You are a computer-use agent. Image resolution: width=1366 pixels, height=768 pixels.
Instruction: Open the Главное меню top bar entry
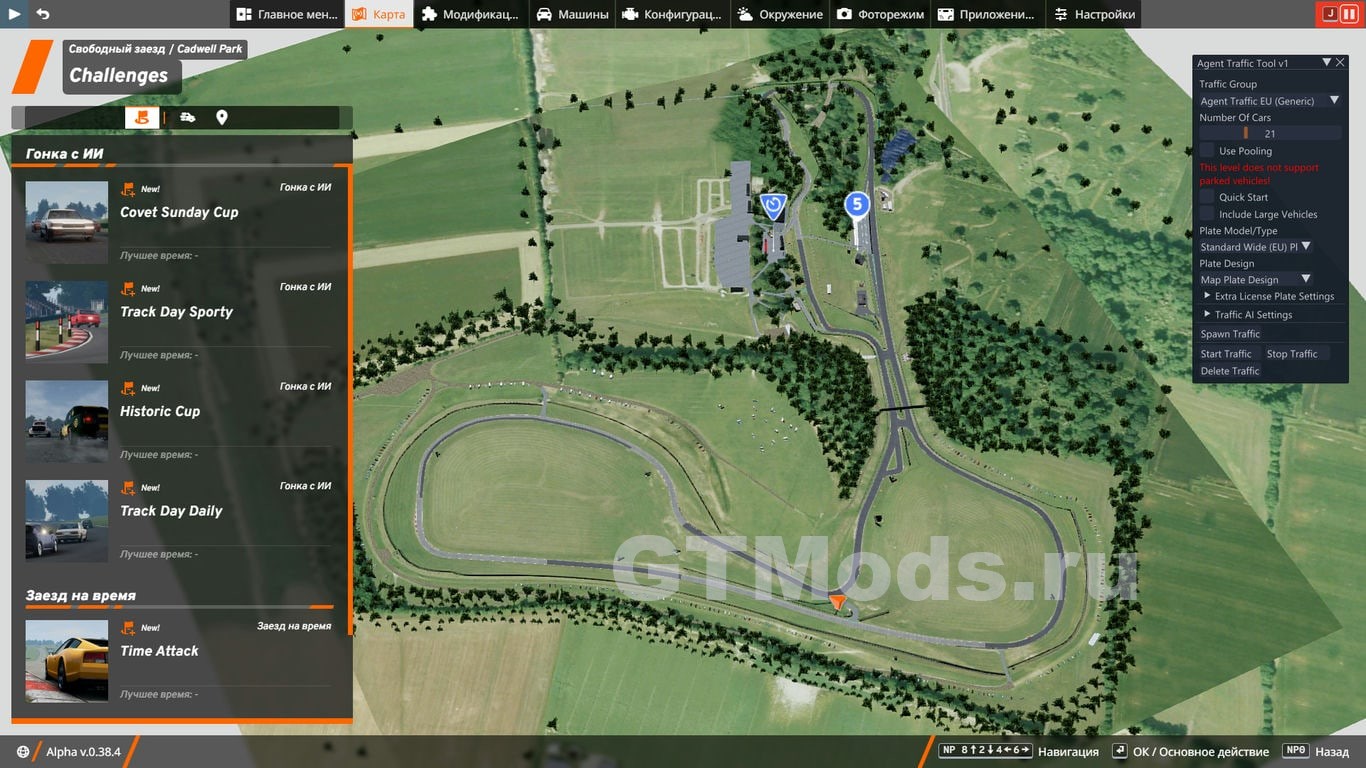(287, 14)
